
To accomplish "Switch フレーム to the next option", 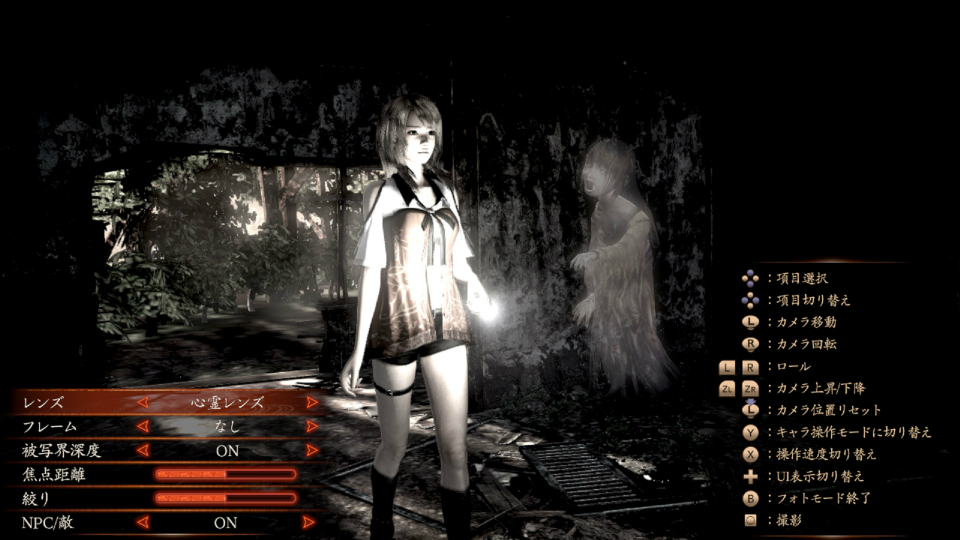I will (312, 426).
